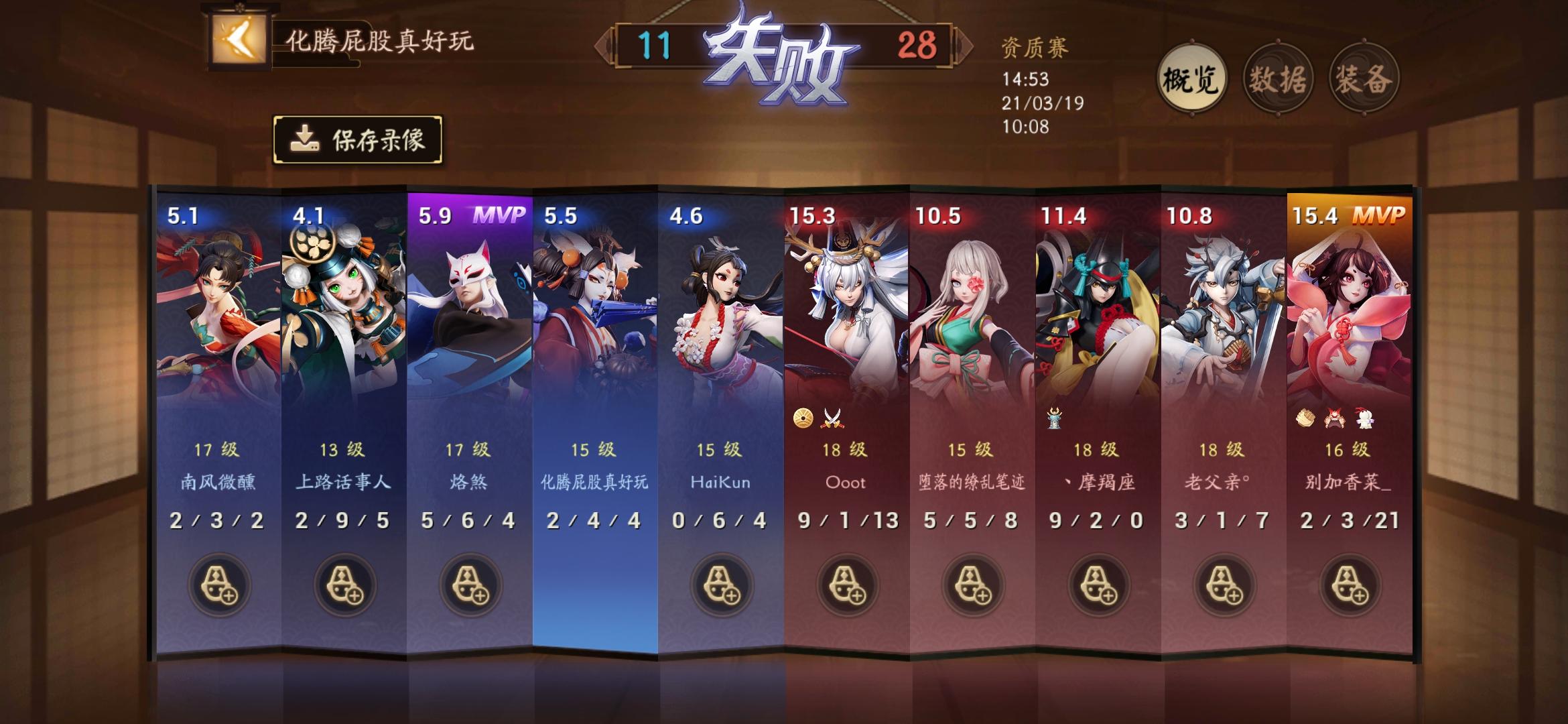Click the add-friend icon under 南风微醺
This screenshot has height=724, width=1568.
(x=220, y=585)
